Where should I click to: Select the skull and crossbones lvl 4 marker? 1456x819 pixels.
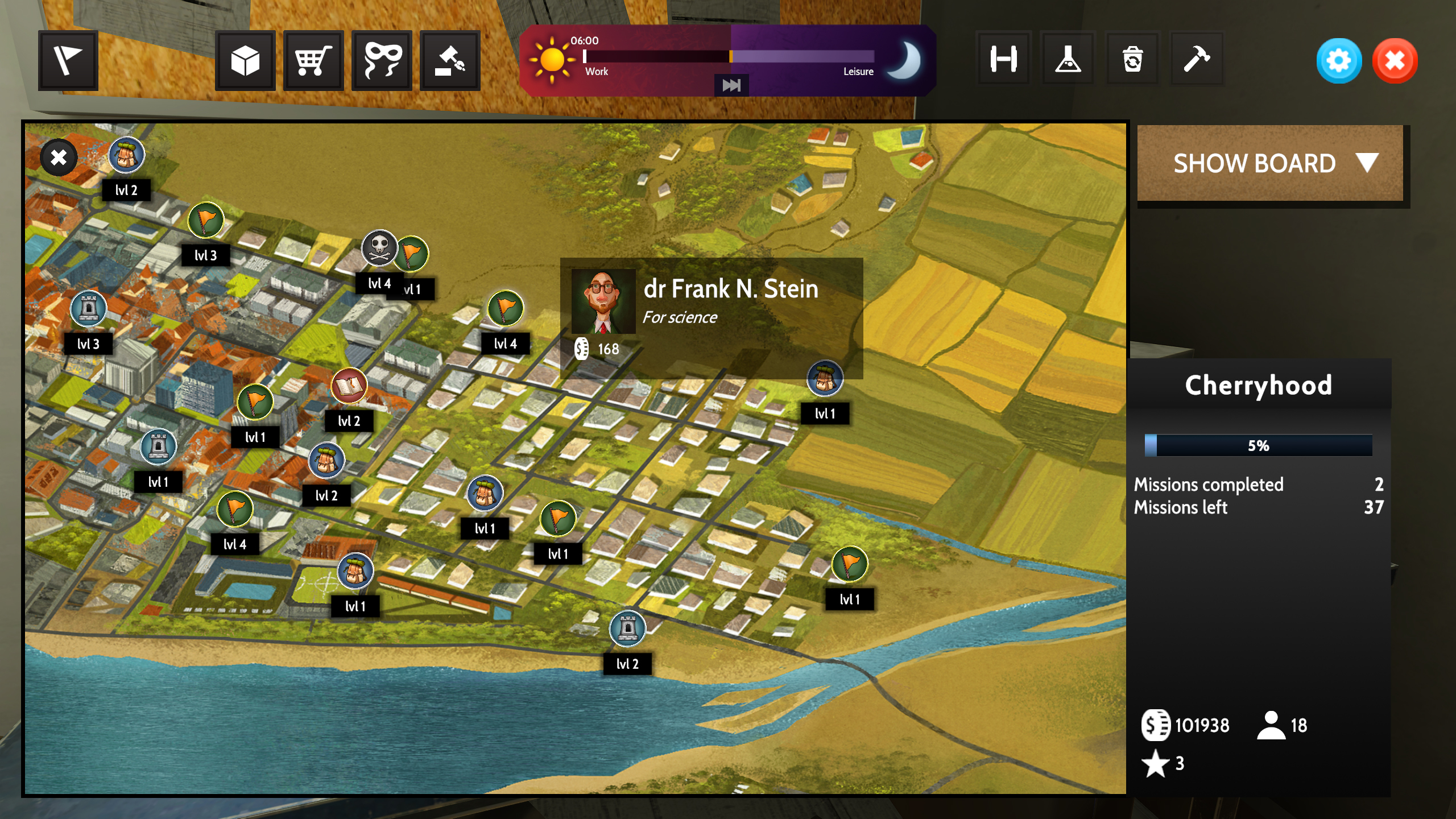379,249
